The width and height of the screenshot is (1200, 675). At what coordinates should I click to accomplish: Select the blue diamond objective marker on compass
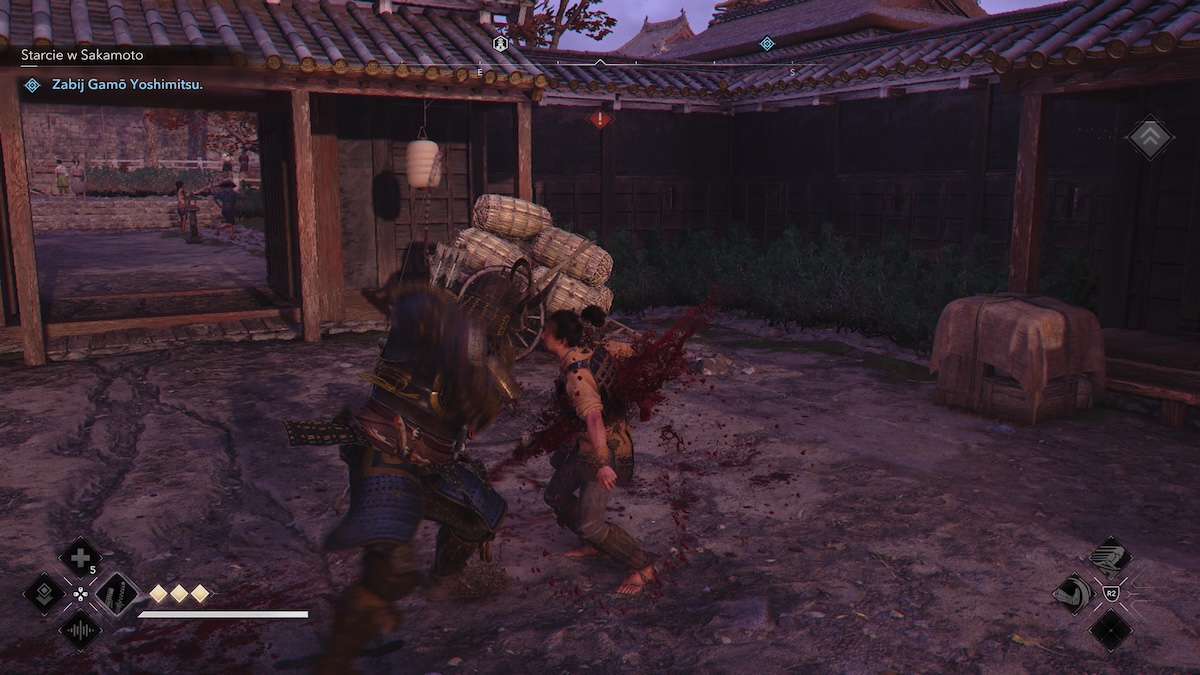click(767, 43)
